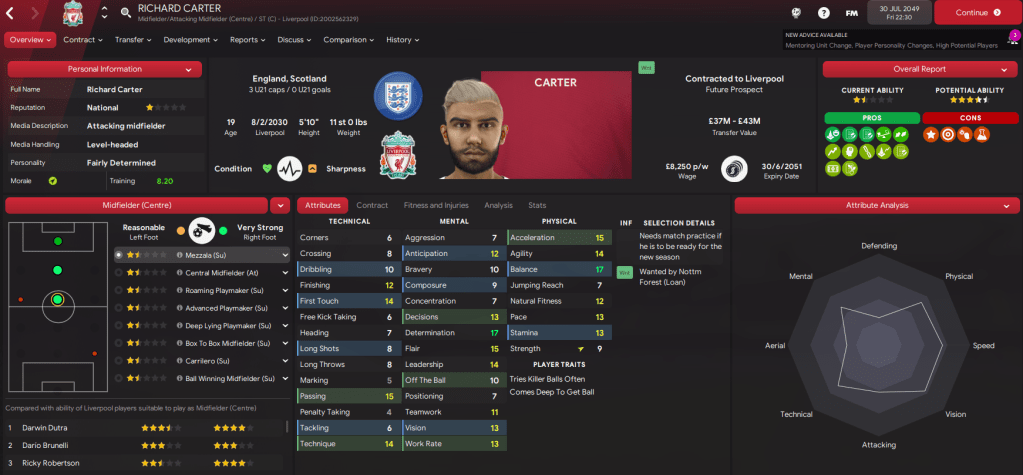Open the Reports menu

pyautogui.click(x=248, y=40)
